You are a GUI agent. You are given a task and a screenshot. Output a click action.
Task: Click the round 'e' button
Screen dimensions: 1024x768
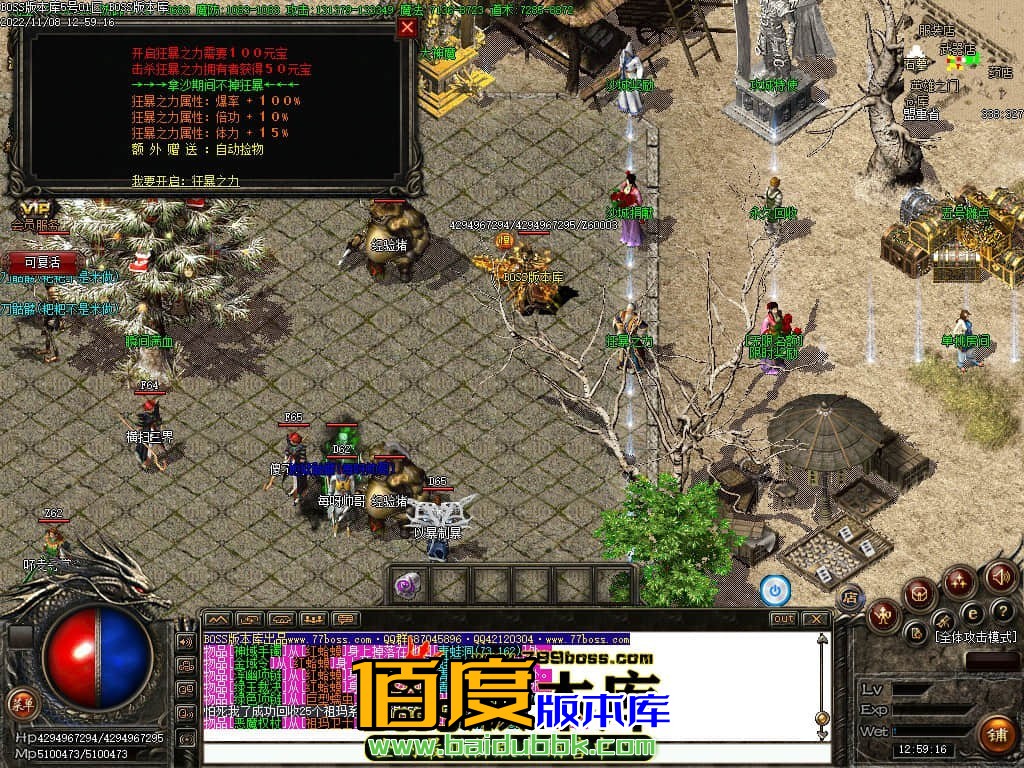pos(971,614)
